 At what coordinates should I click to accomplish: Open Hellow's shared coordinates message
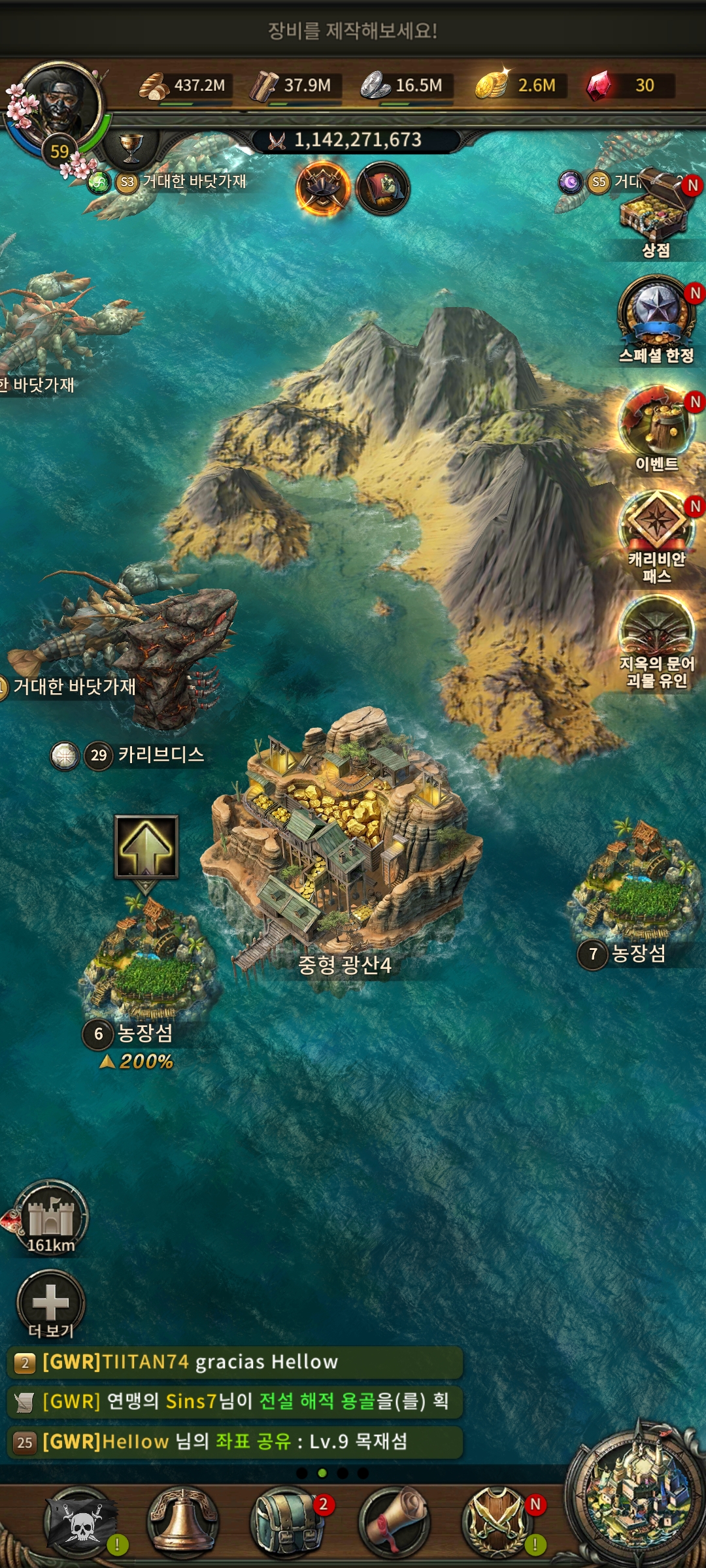pos(234,1442)
